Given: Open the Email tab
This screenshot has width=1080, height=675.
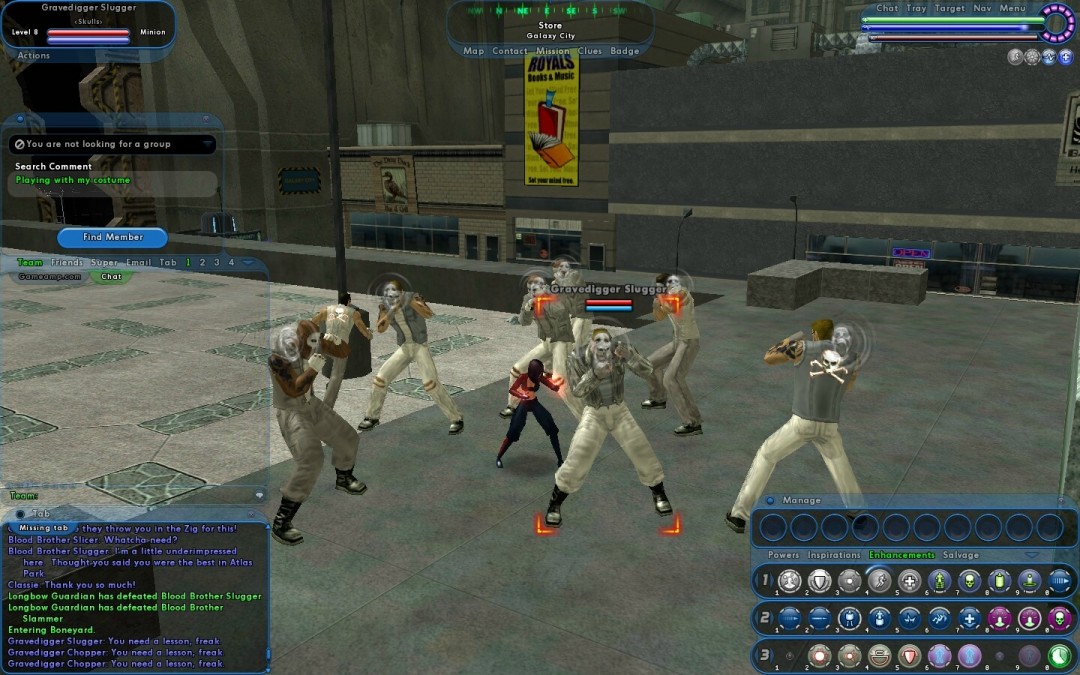Looking at the screenshot, I should pos(139,262).
